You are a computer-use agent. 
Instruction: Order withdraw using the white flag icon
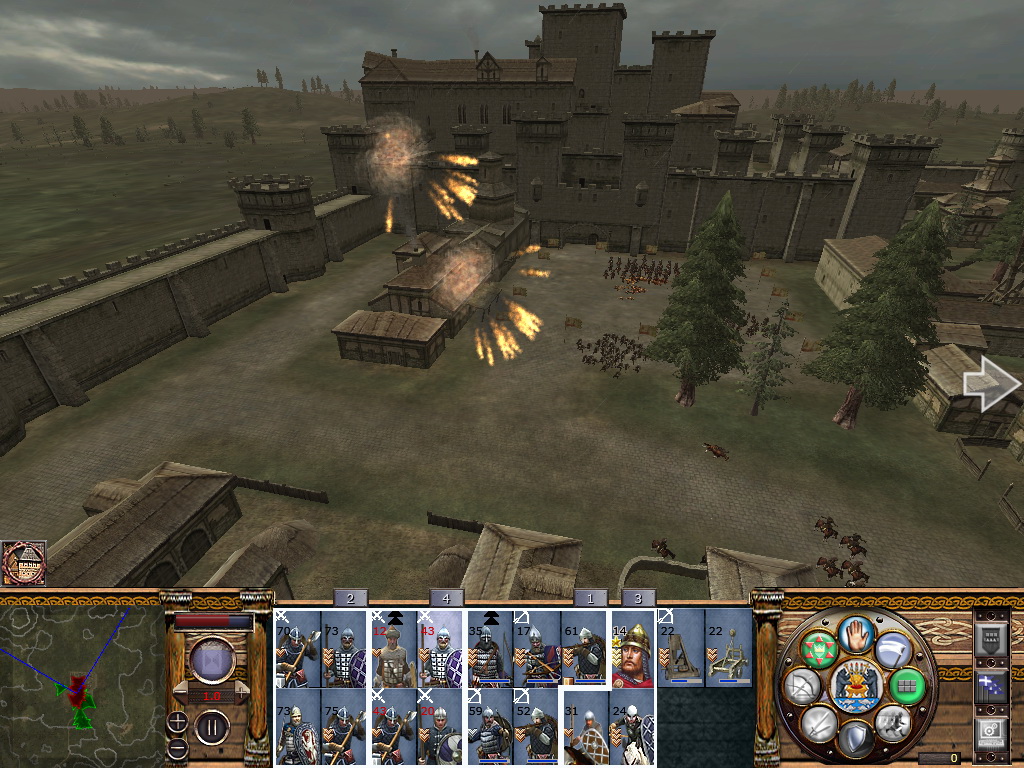(893, 648)
